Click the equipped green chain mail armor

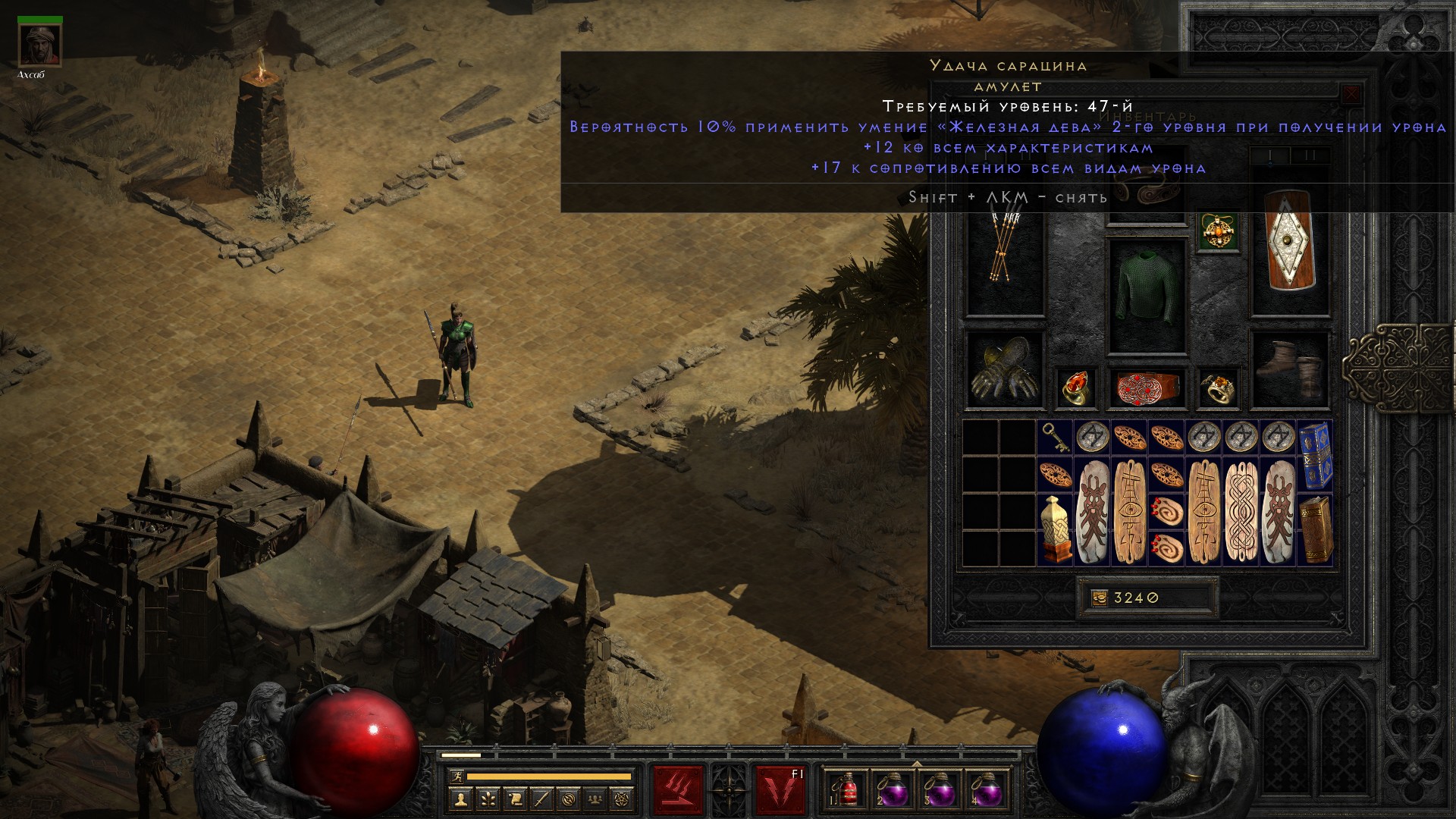tap(1147, 296)
